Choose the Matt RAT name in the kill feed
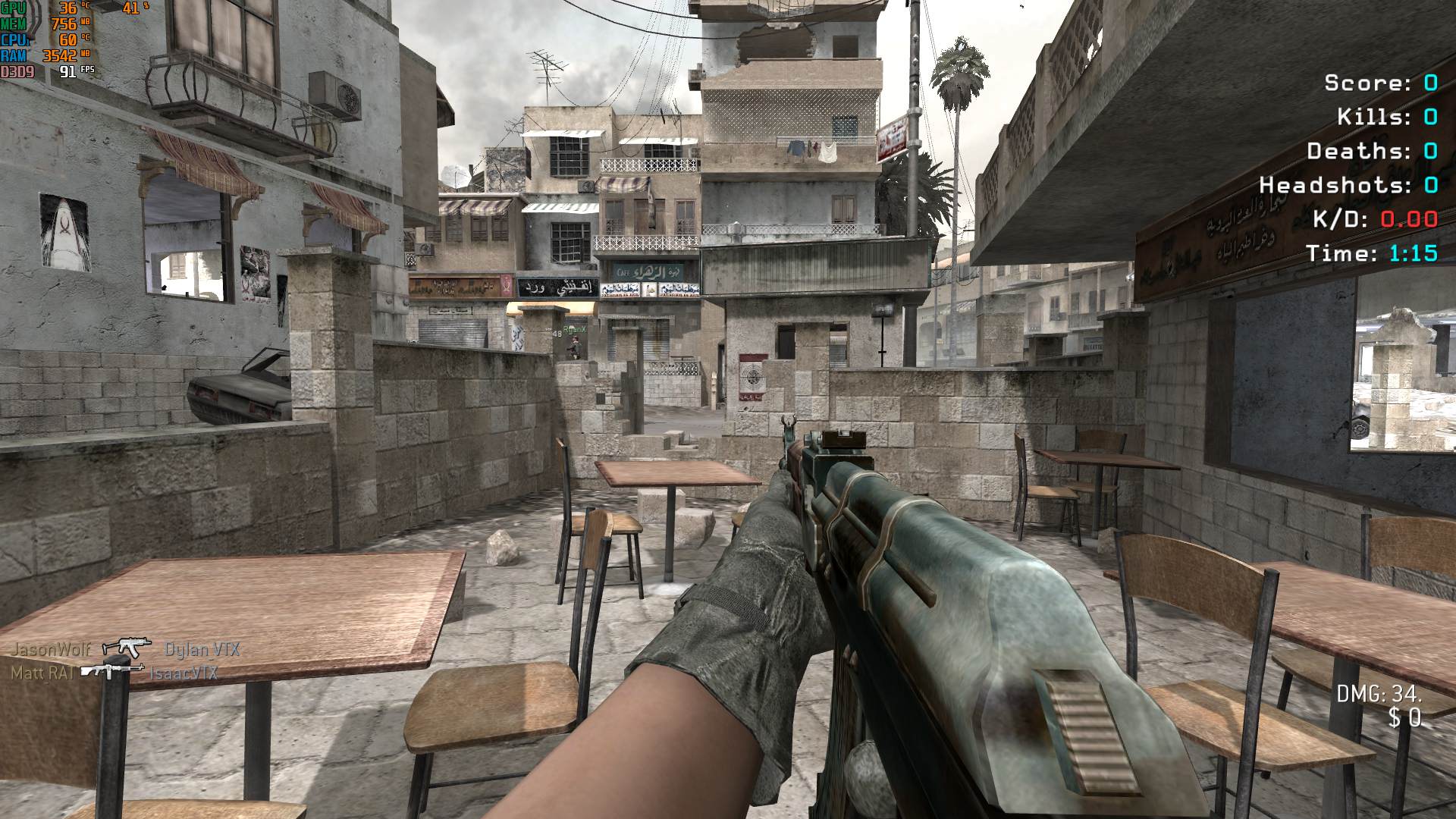This screenshot has height=819, width=1456. (42, 673)
